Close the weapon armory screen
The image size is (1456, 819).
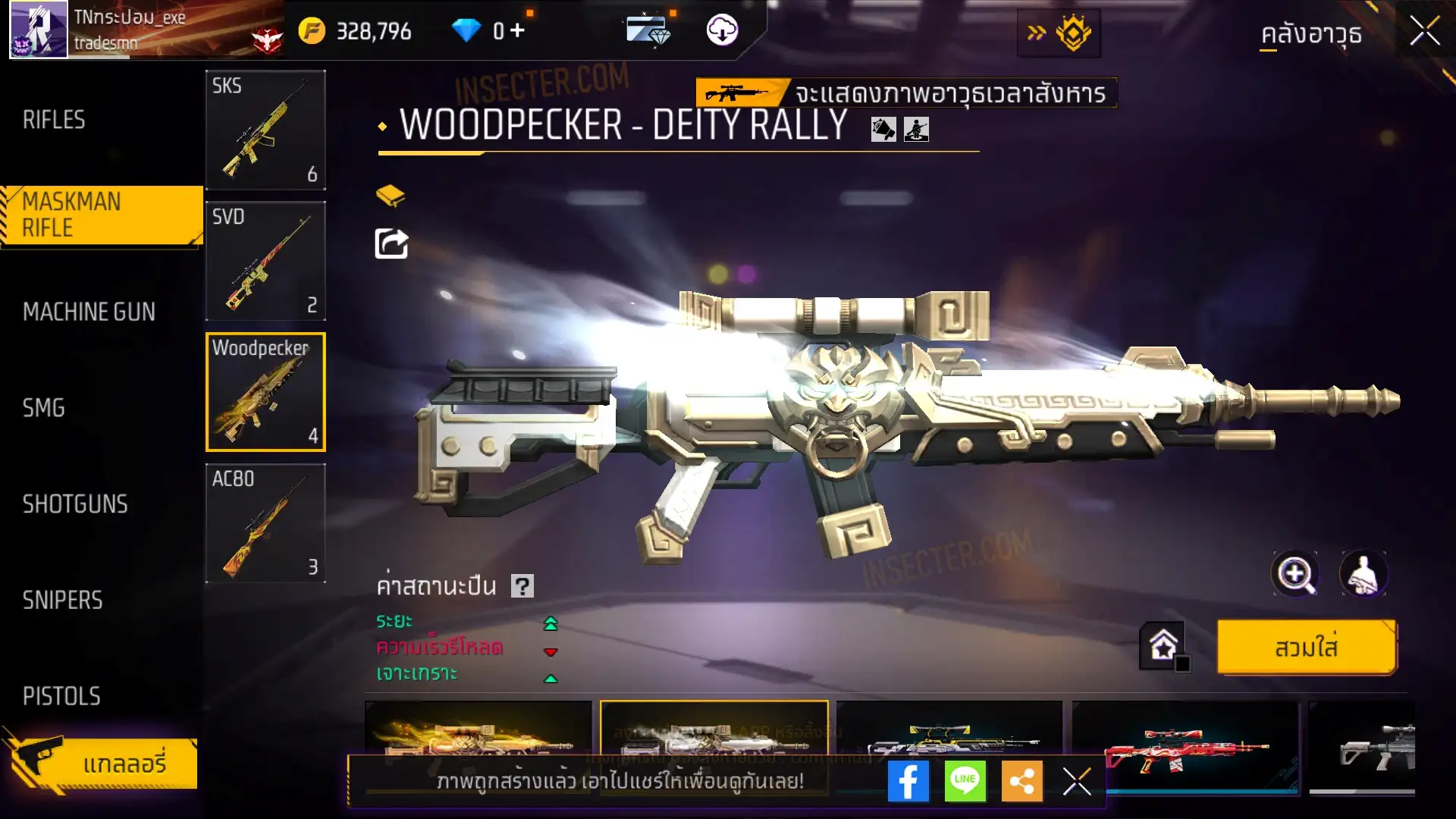[x=1424, y=32]
